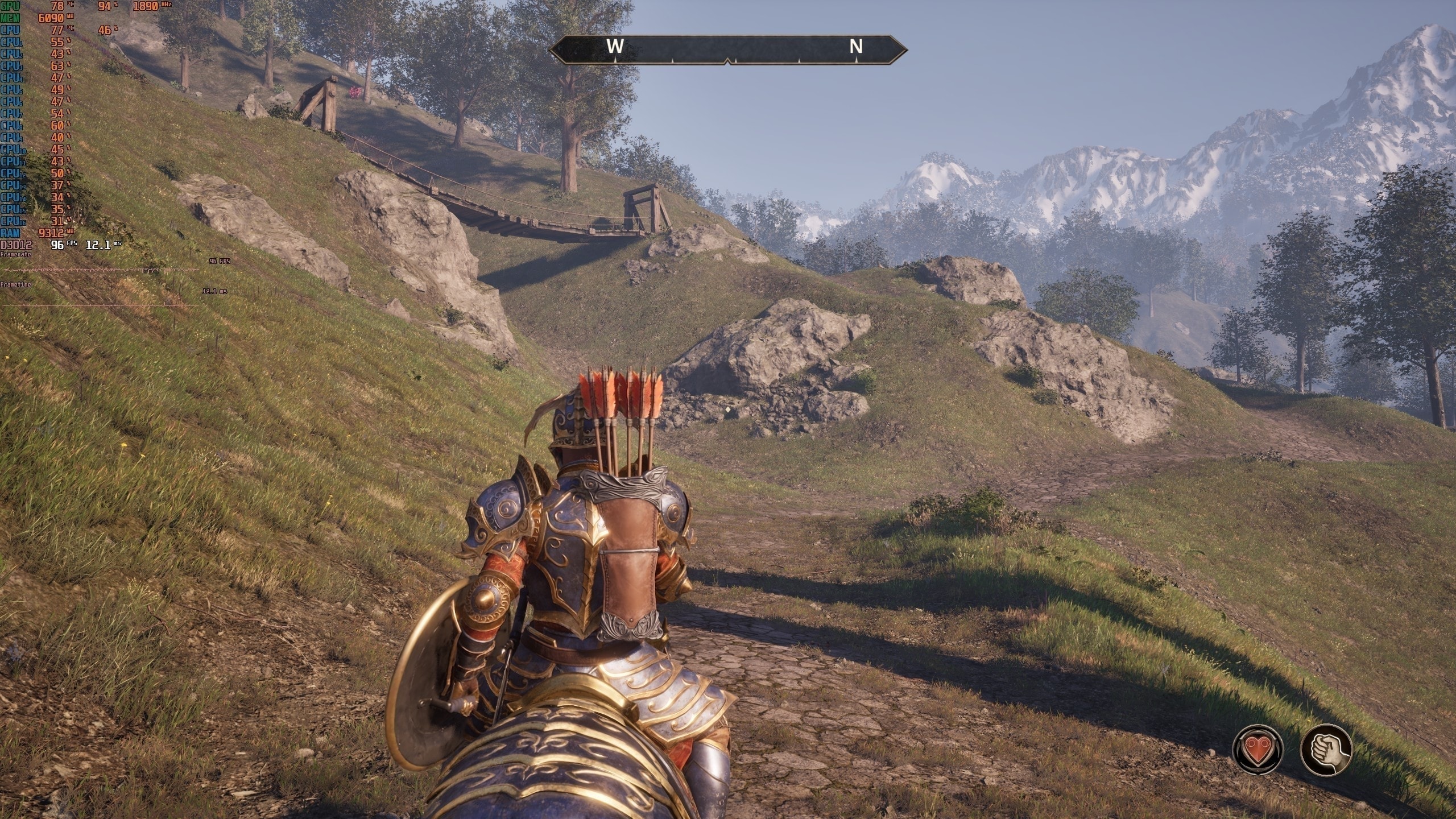Viewport: 1456px width, 819px height.
Task: Click the compass bar showing W and N
Action: (x=728, y=48)
